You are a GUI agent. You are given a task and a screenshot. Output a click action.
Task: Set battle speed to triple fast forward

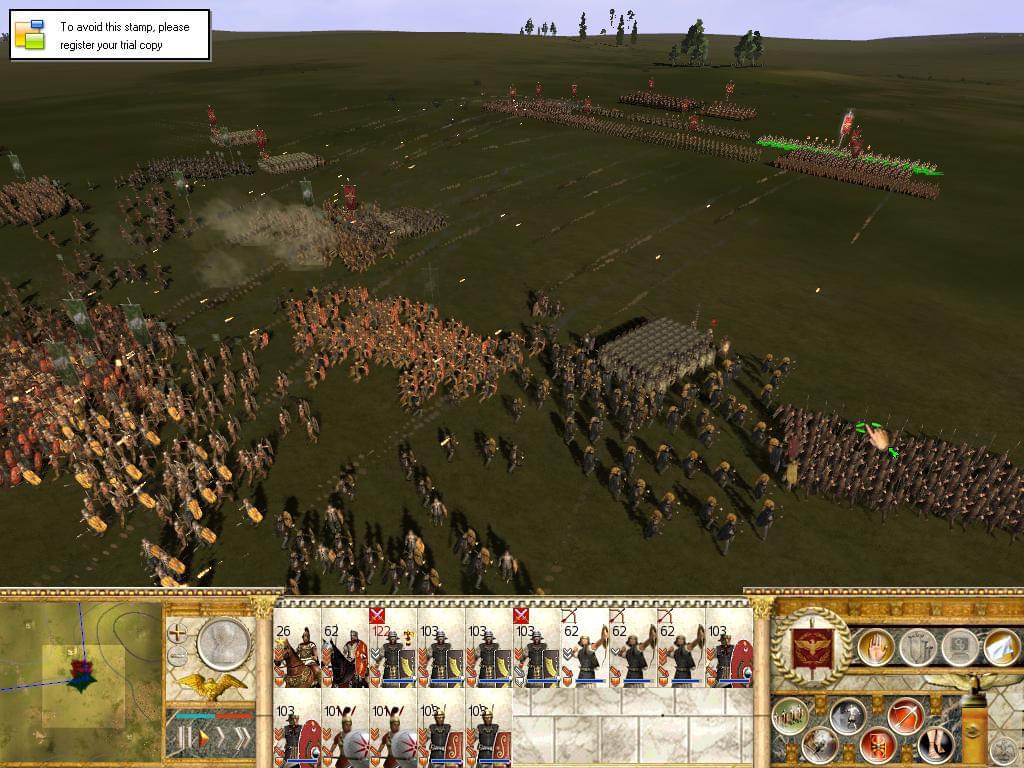pos(242,740)
